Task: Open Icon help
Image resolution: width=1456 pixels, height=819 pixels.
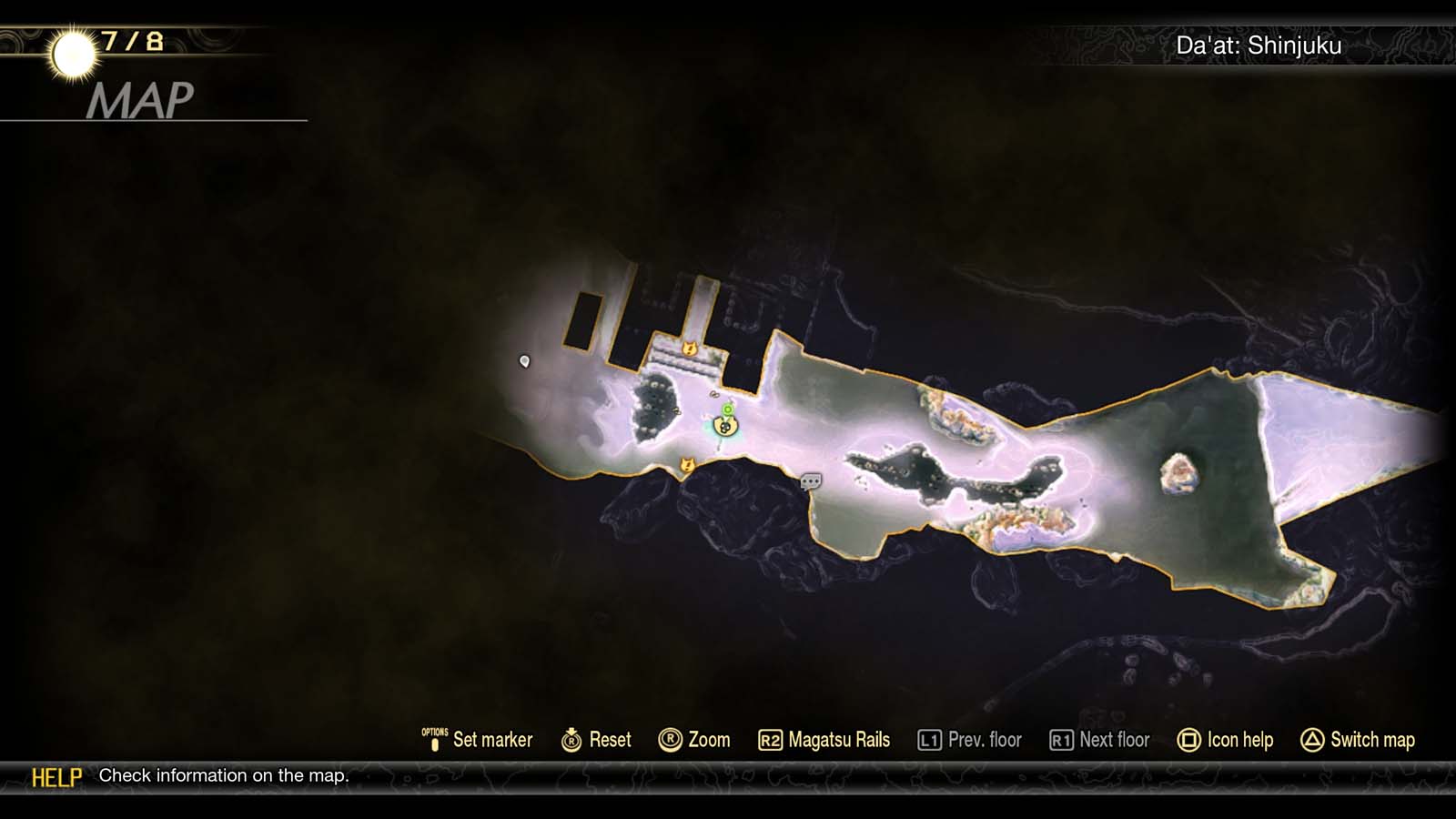Action: coord(1240,740)
